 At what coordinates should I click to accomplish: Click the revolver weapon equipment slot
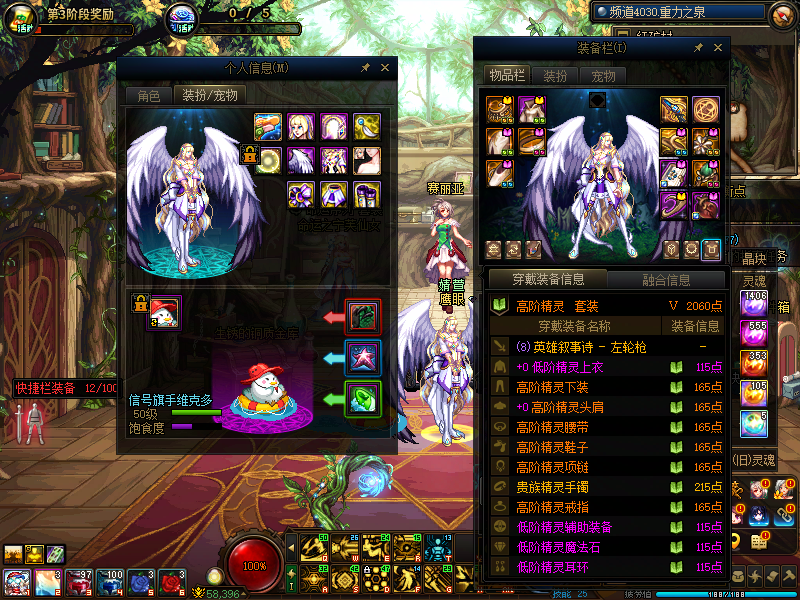673,108
